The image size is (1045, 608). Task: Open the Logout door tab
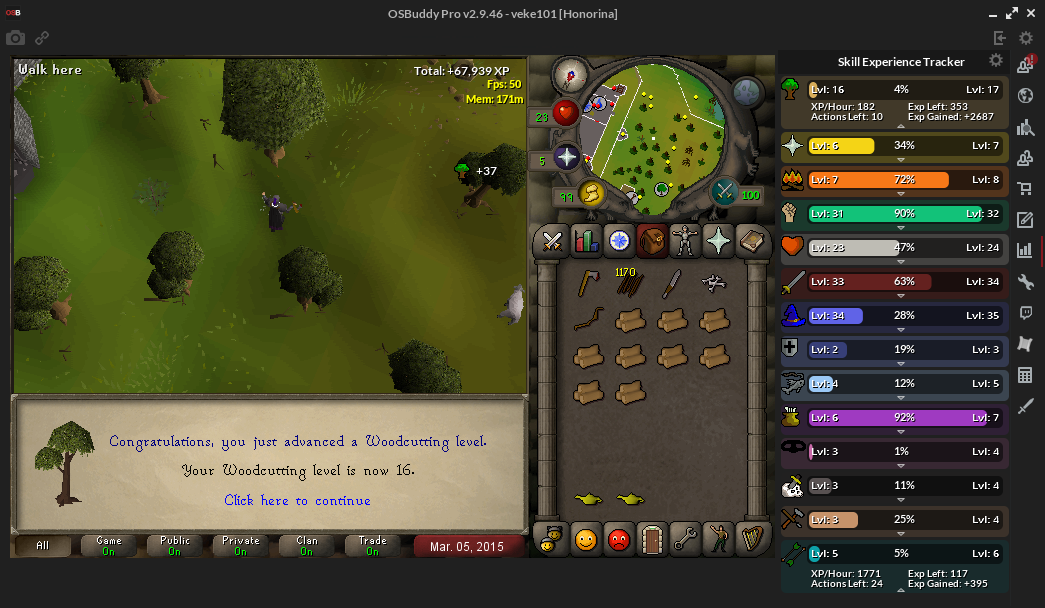[652, 540]
